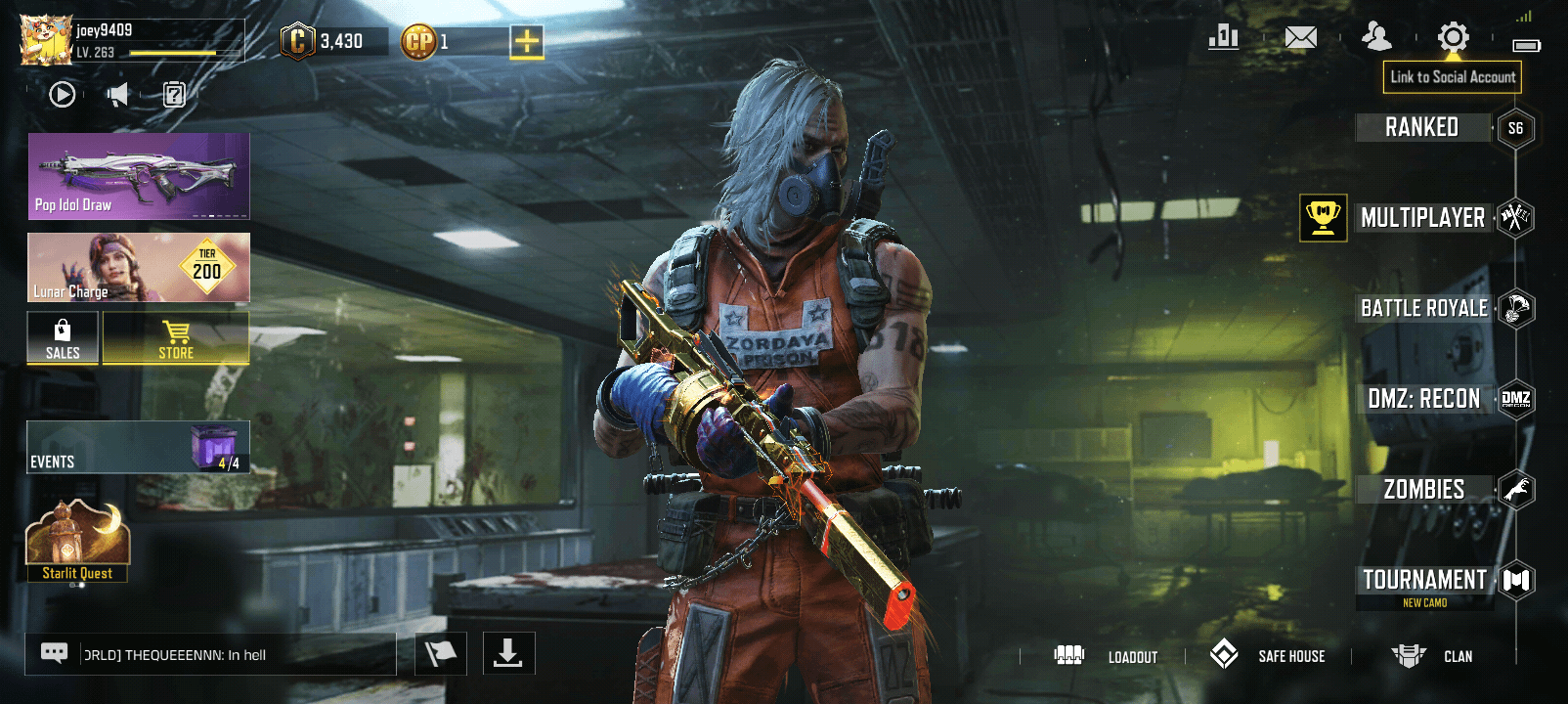Open the mail inbox envelope
The image size is (1568, 704).
click(1300, 38)
